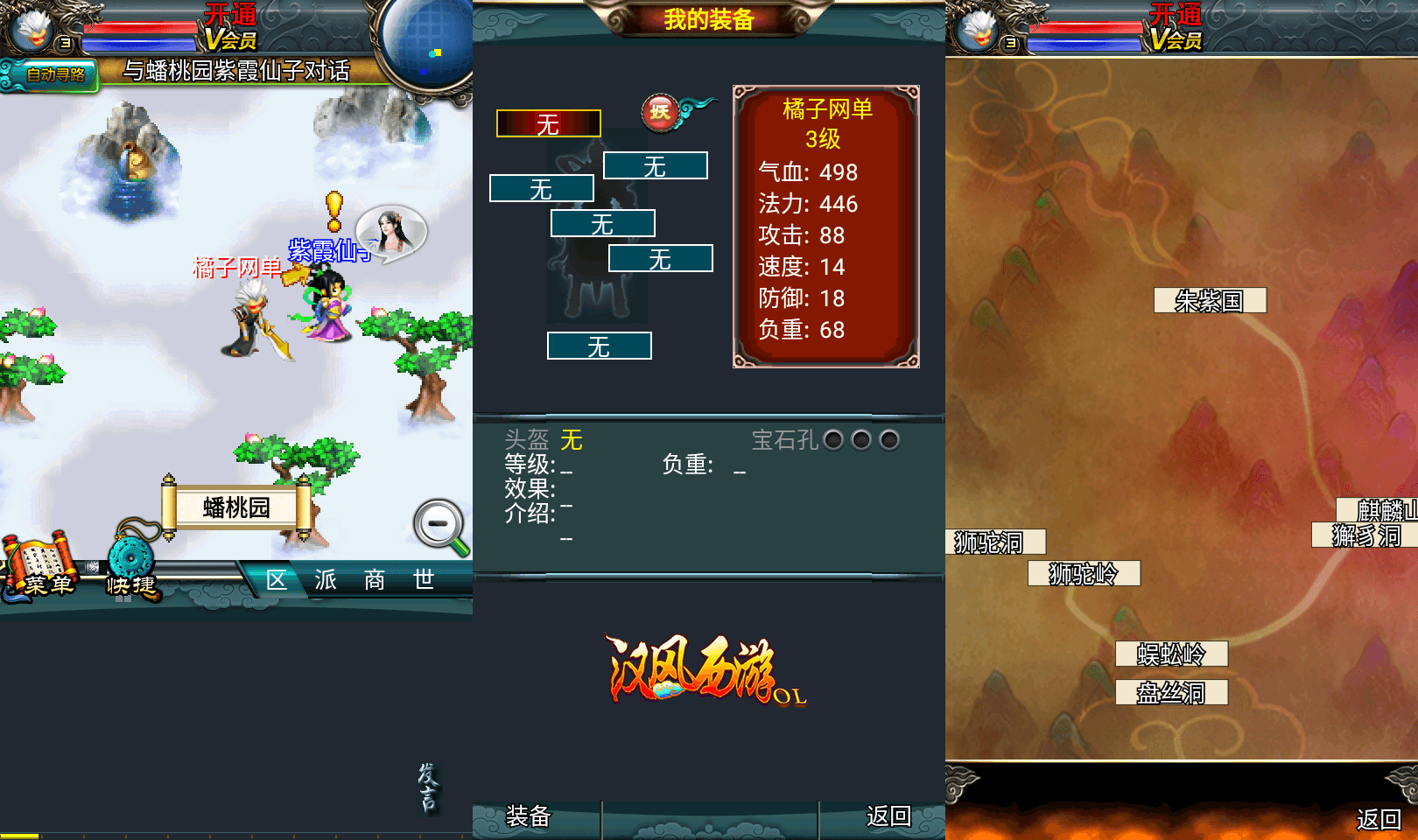Click the 汉风西游OL game logo
Screen dimensions: 1418x840
coord(696,674)
